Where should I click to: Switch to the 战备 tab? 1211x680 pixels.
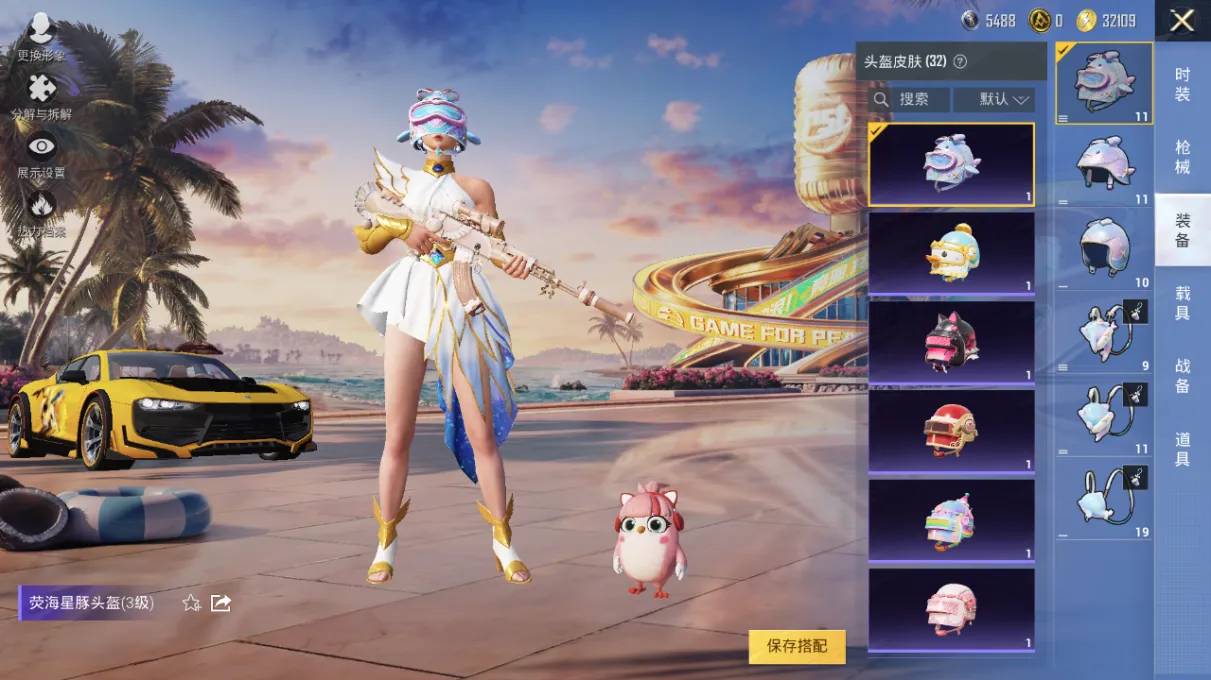[x=1182, y=376]
